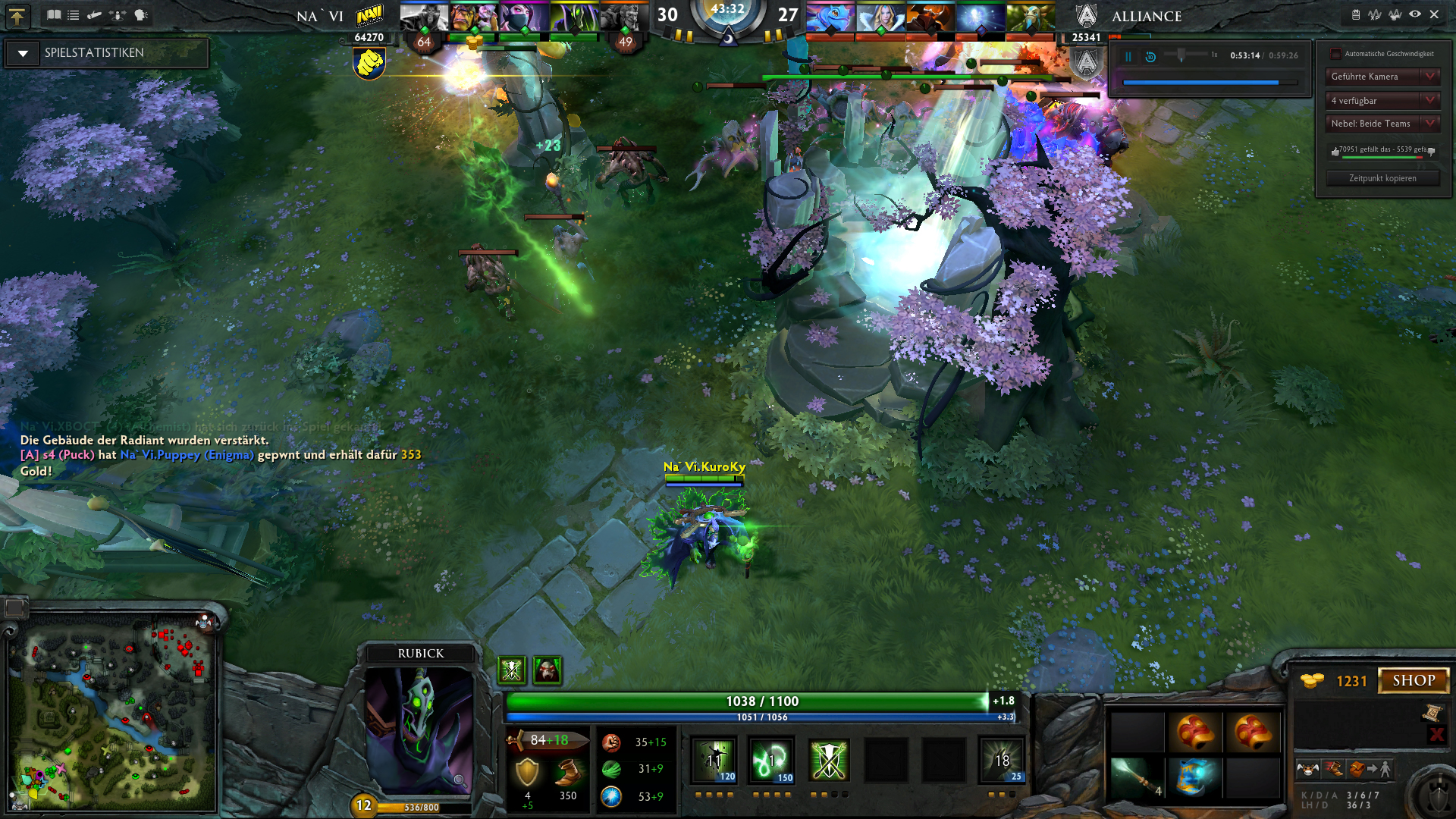1456x819 pixels.
Task: Select the green staff item with 4 charges
Action: [x=1136, y=778]
